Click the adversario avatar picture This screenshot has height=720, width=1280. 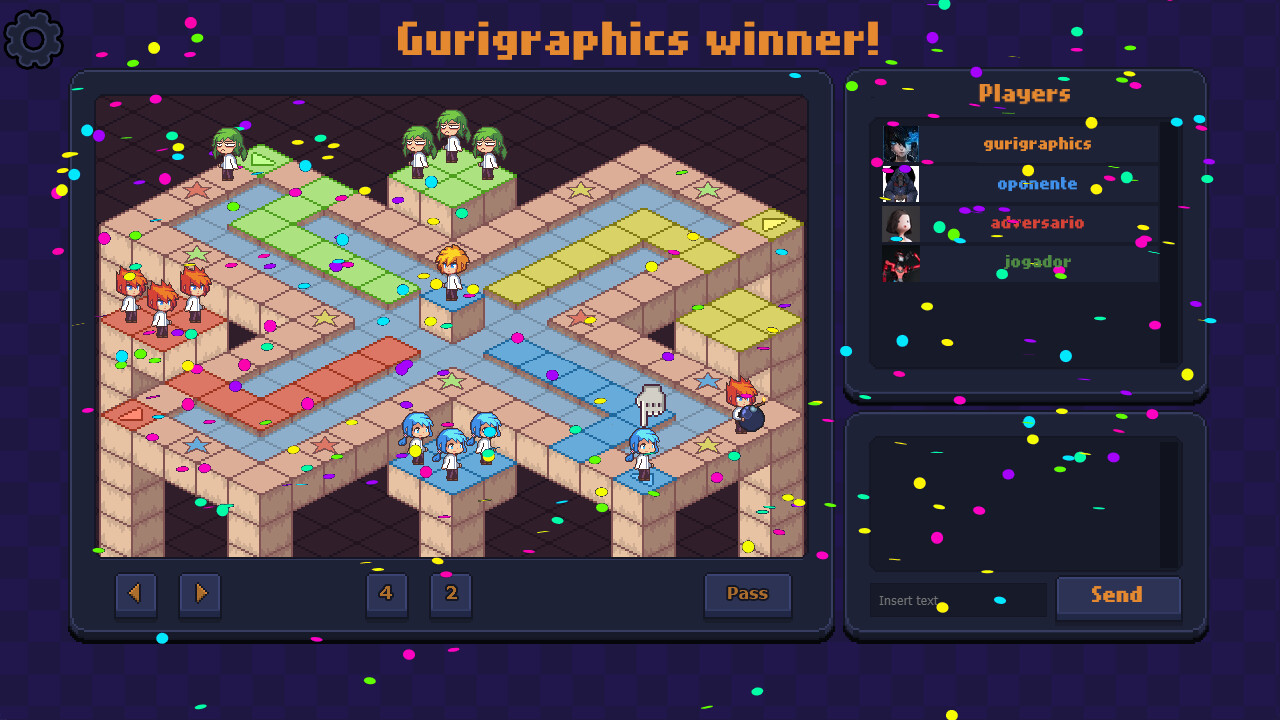coord(899,222)
